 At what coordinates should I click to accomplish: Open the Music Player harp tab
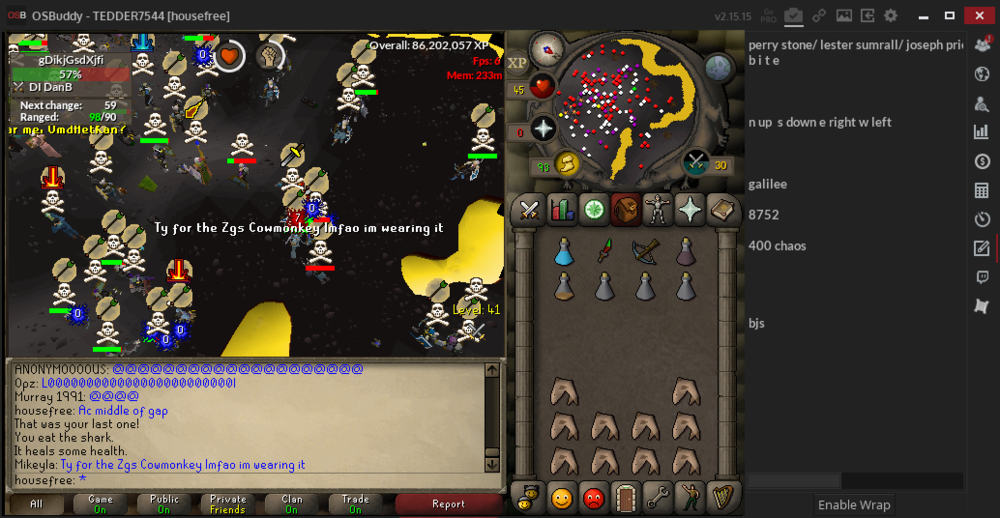pyautogui.click(x=722, y=496)
